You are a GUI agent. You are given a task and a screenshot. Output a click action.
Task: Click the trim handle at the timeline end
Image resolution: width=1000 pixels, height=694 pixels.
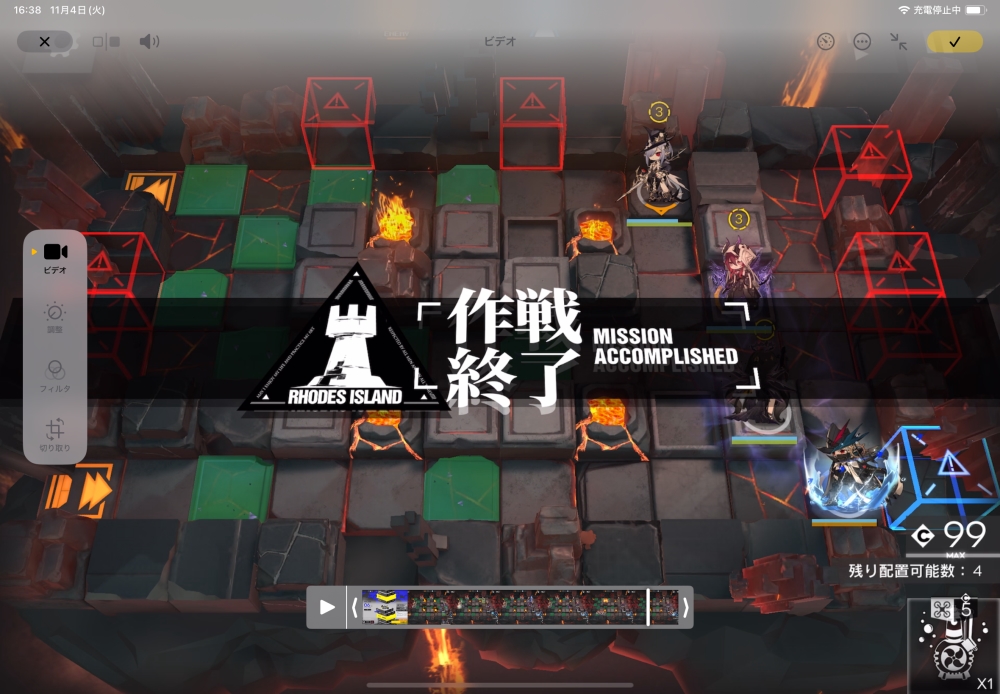[x=686, y=607]
